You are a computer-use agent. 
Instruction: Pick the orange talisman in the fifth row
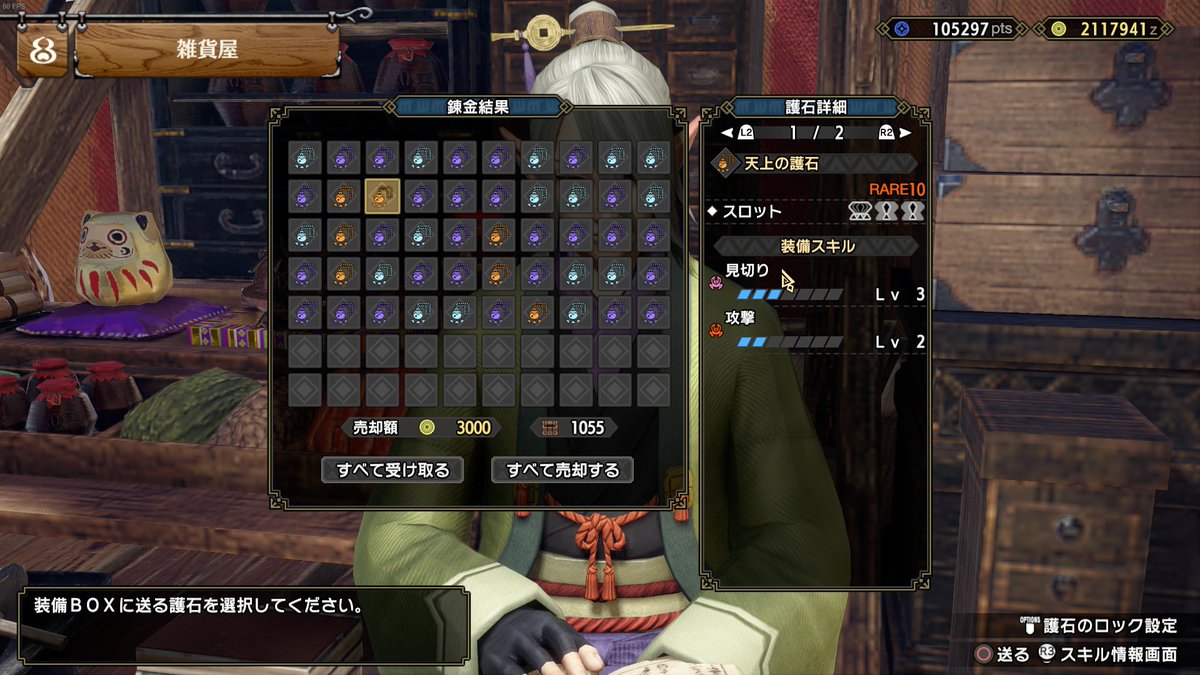pos(538,313)
